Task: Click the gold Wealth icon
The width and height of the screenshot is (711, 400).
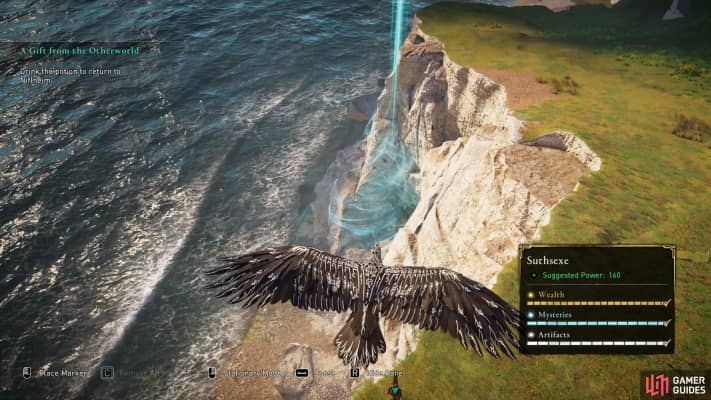Action: click(x=531, y=295)
